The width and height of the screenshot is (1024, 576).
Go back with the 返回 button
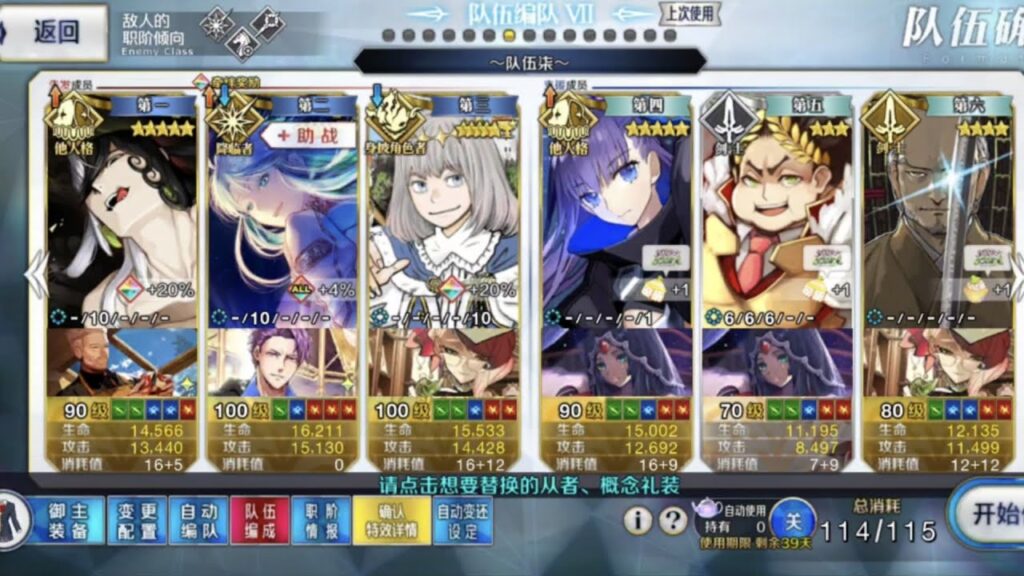(x=55, y=32)
